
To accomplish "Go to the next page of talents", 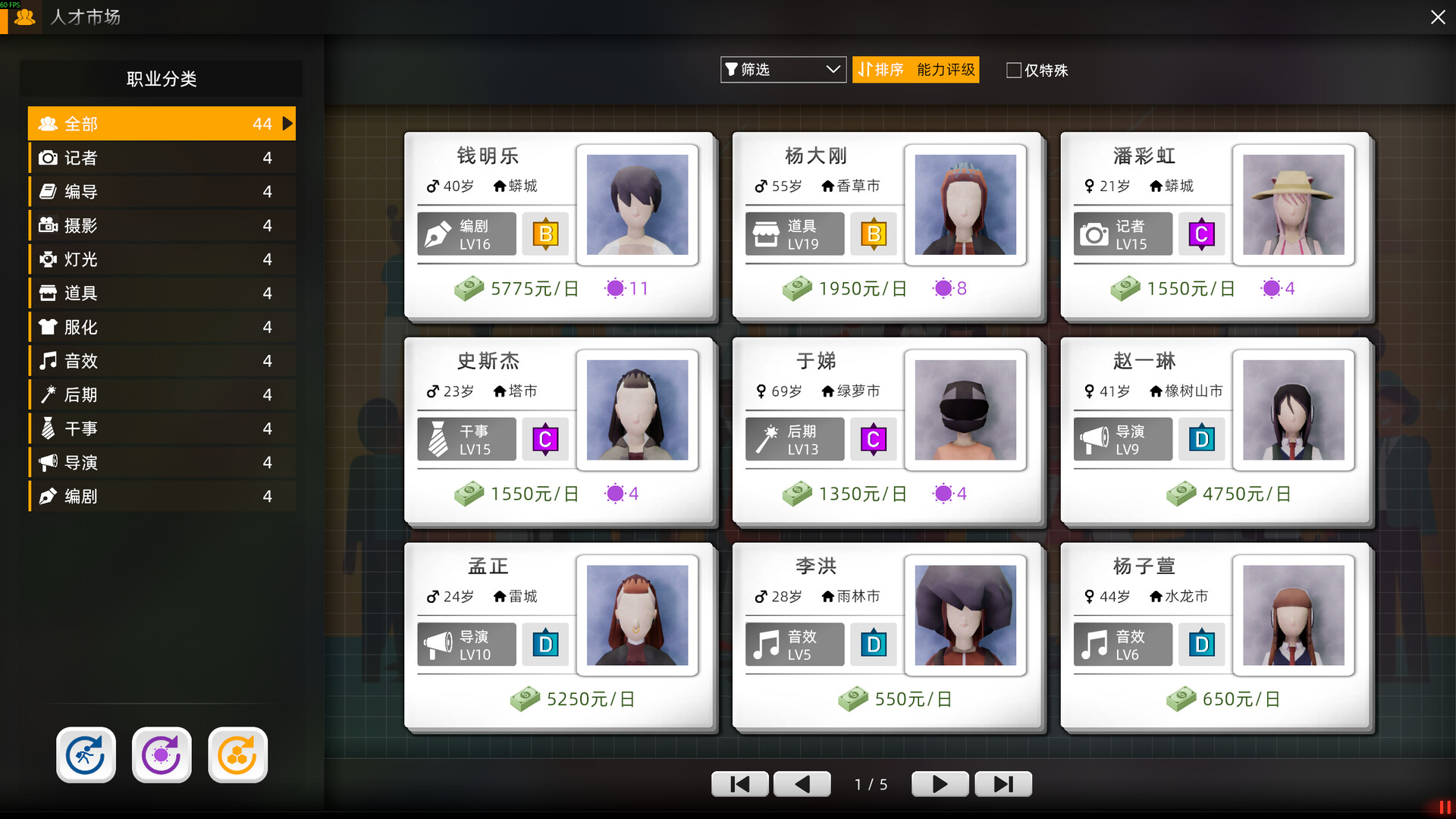I will pyautogui.click(x=940, y=784).
